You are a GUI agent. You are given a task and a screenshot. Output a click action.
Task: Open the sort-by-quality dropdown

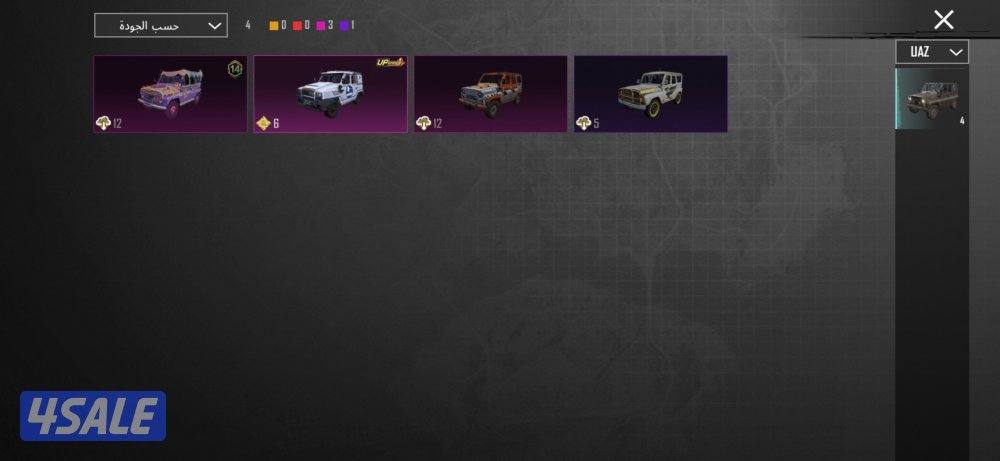click(x=160, y=26)
